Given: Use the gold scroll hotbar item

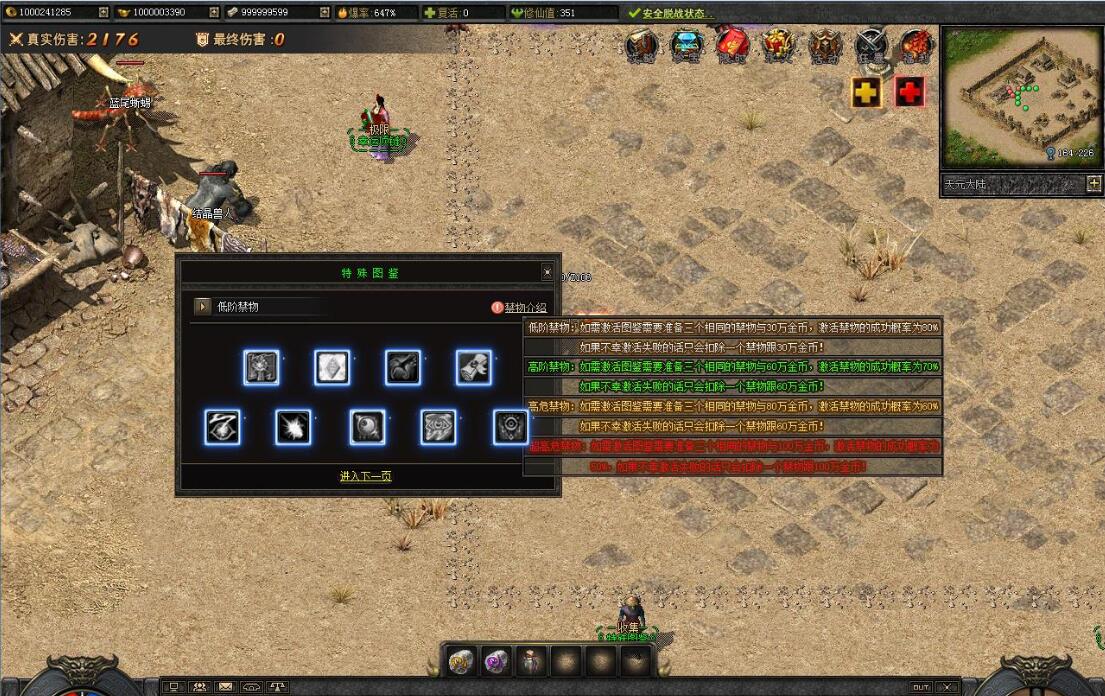Looking at the screenshot, I should [x=461, y=661].
